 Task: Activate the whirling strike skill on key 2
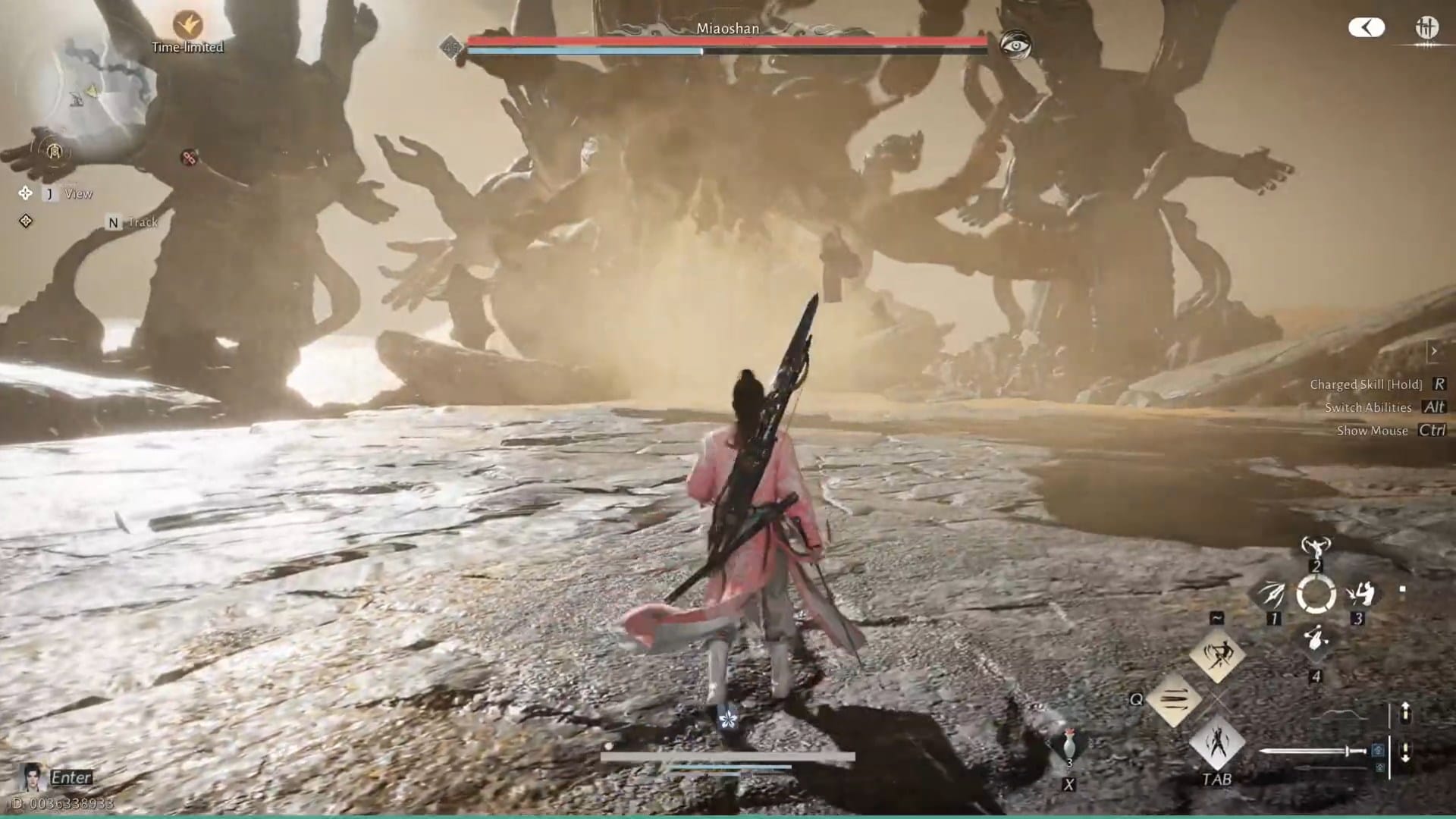point(1317,547)
